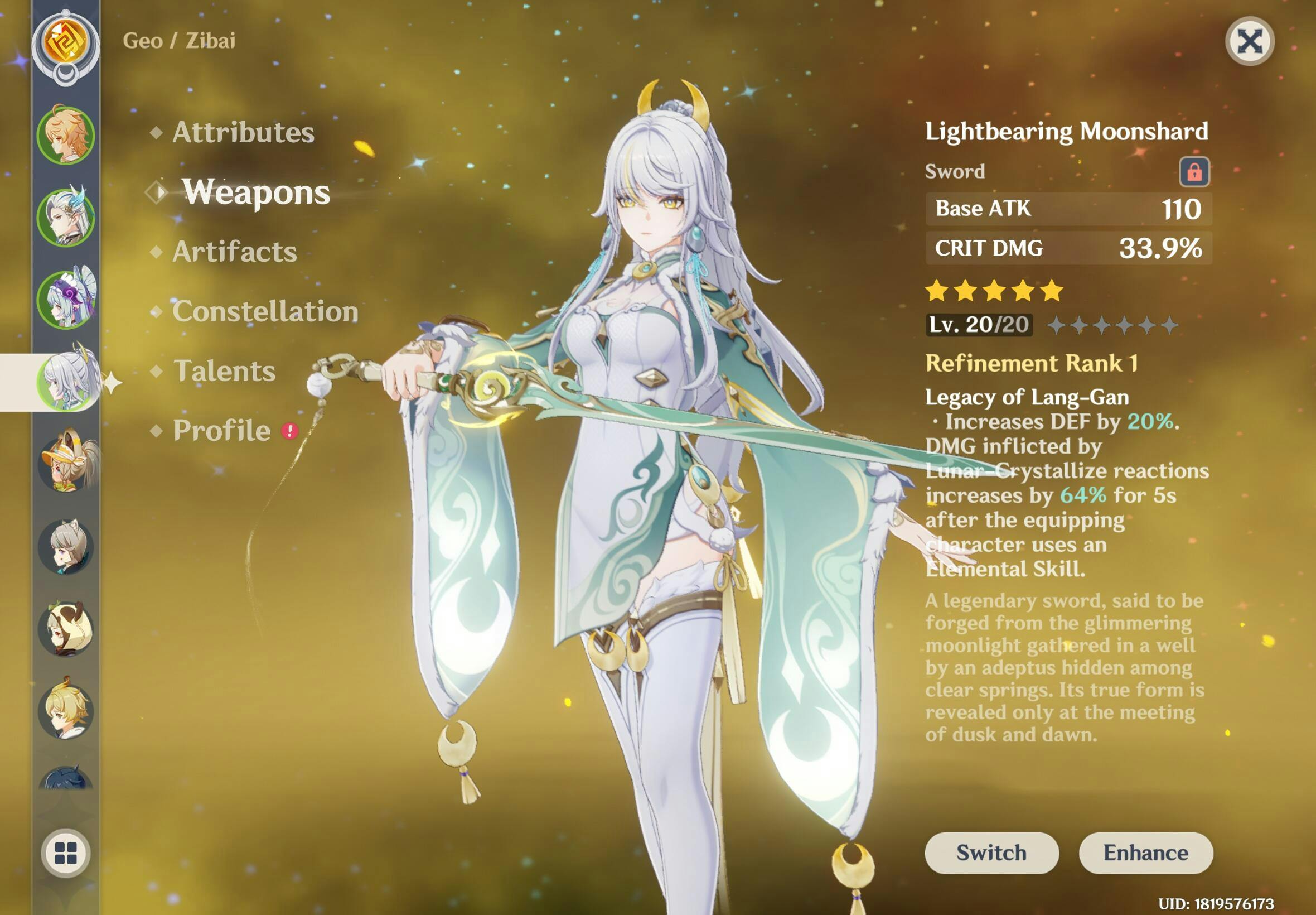
Task: Choose the gray-haired cat-eared character portrait
Action: point(66,546)
